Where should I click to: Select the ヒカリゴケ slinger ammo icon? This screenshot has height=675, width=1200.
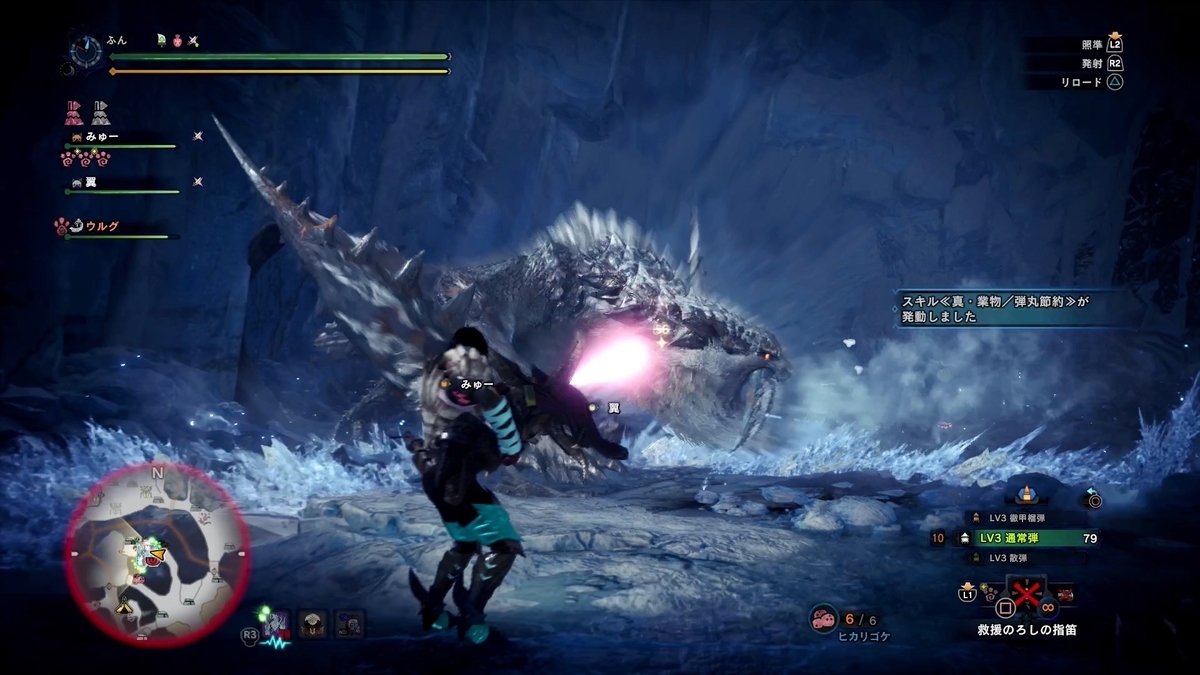(x=824, y=620)
